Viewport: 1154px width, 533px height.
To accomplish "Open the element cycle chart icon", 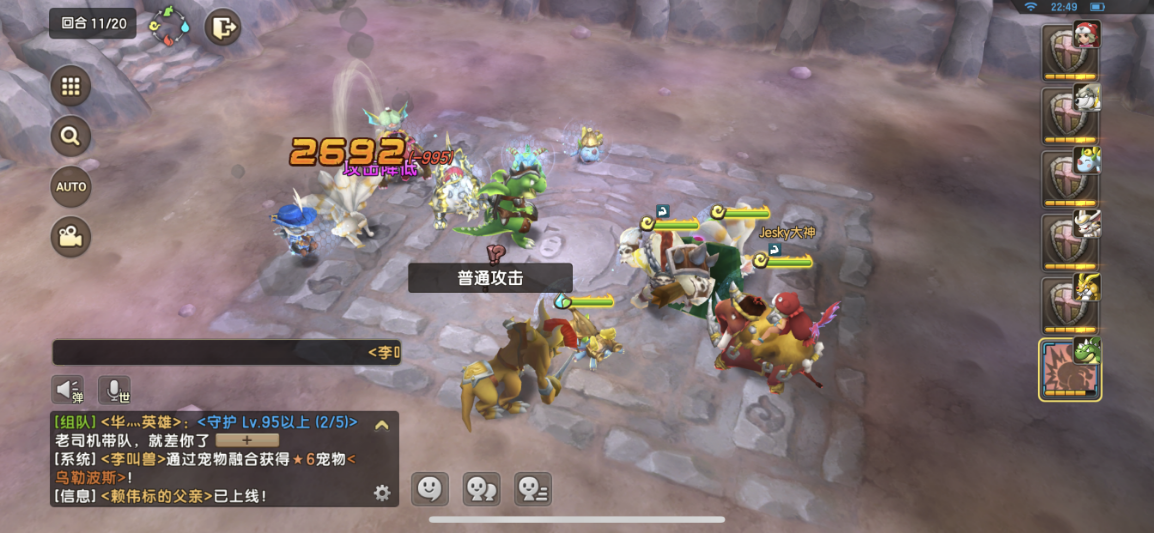I will point(169,26).
